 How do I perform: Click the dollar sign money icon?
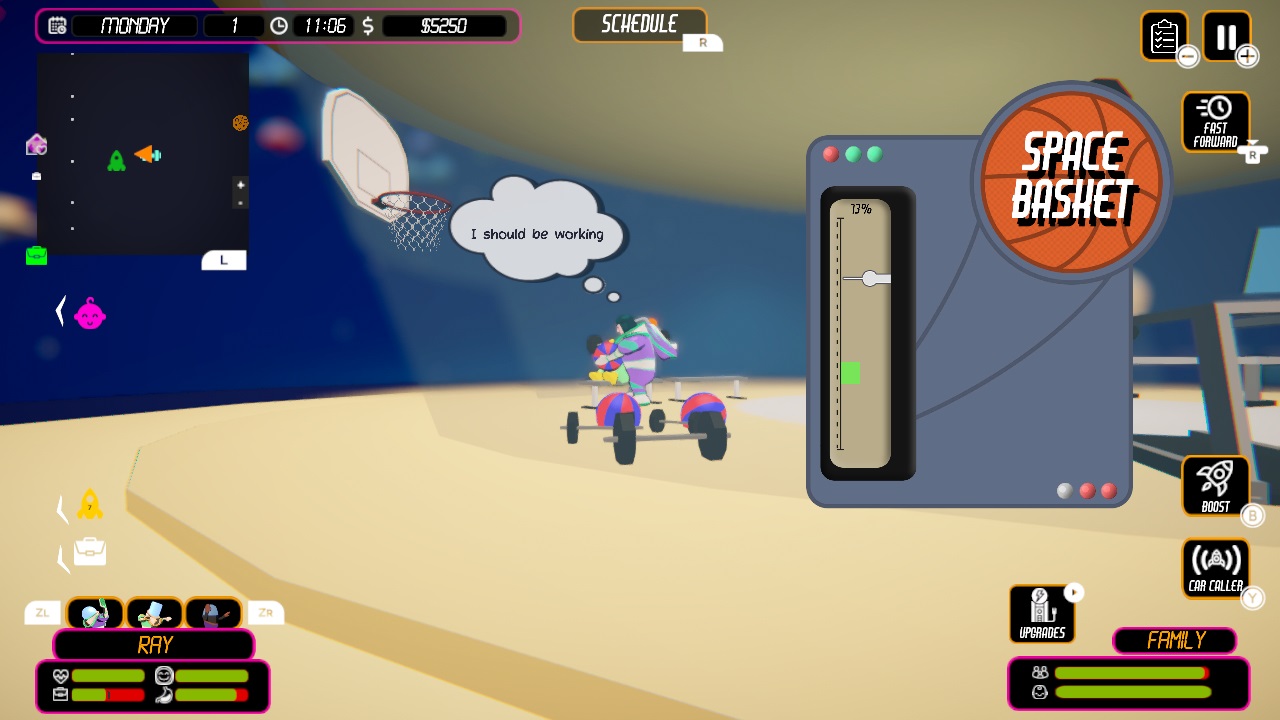point(370,25)
